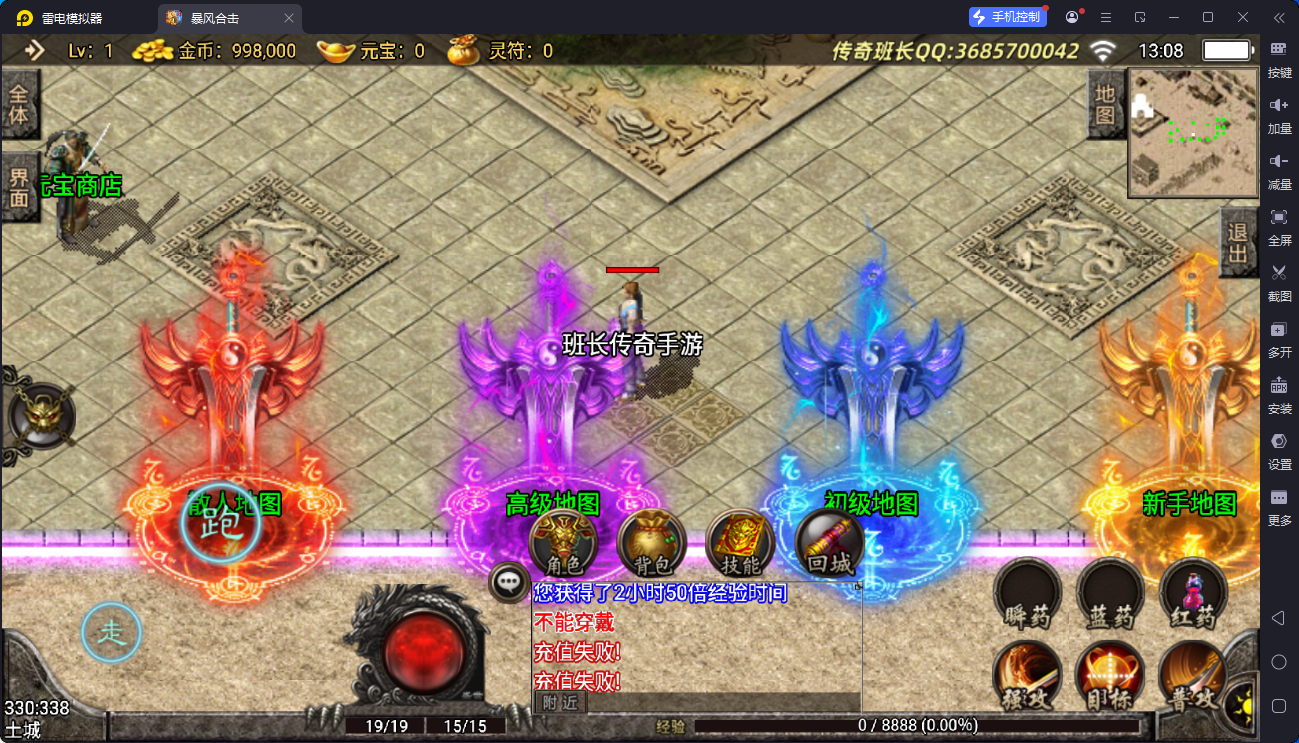This screenshot has height=743, width=1299.
Task: Select the 全体 button
Action: tap(19, 103)
